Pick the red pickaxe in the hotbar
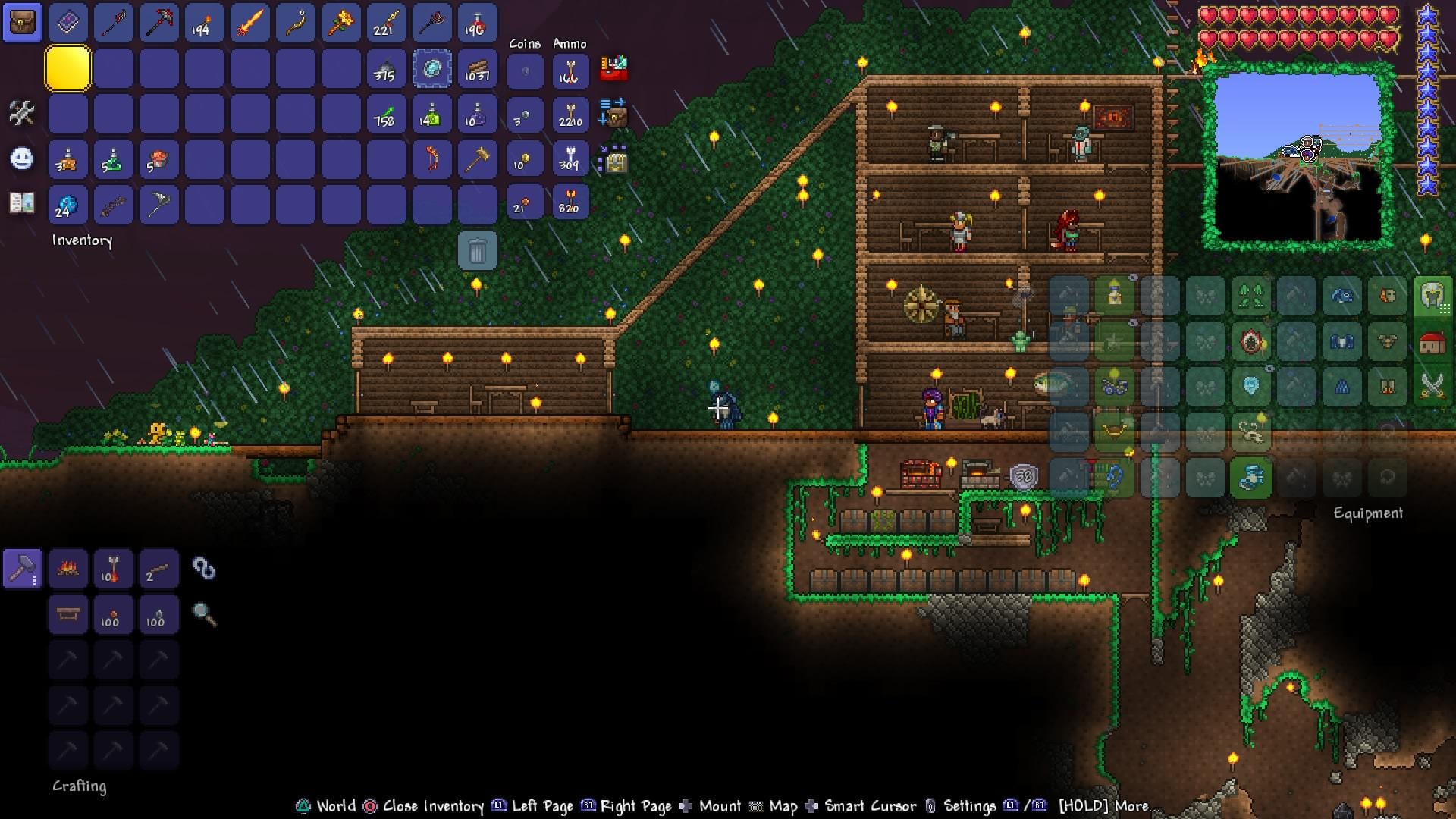The width and height of the screenshot is (1456, 819). click(x=158, y=24)
